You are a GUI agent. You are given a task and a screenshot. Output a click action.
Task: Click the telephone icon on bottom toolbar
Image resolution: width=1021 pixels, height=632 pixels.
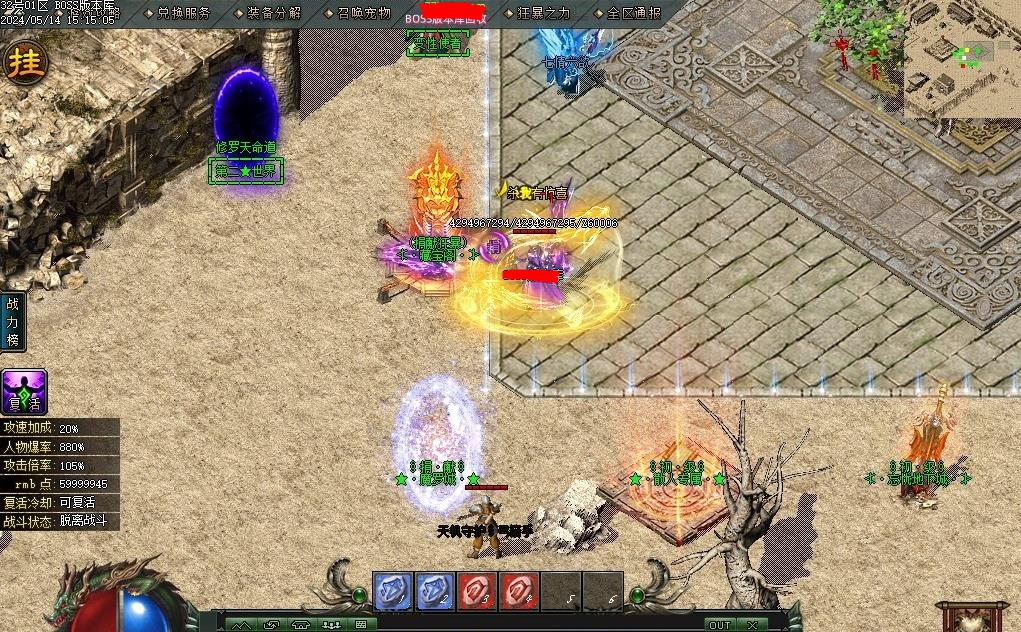click(300, 624)
